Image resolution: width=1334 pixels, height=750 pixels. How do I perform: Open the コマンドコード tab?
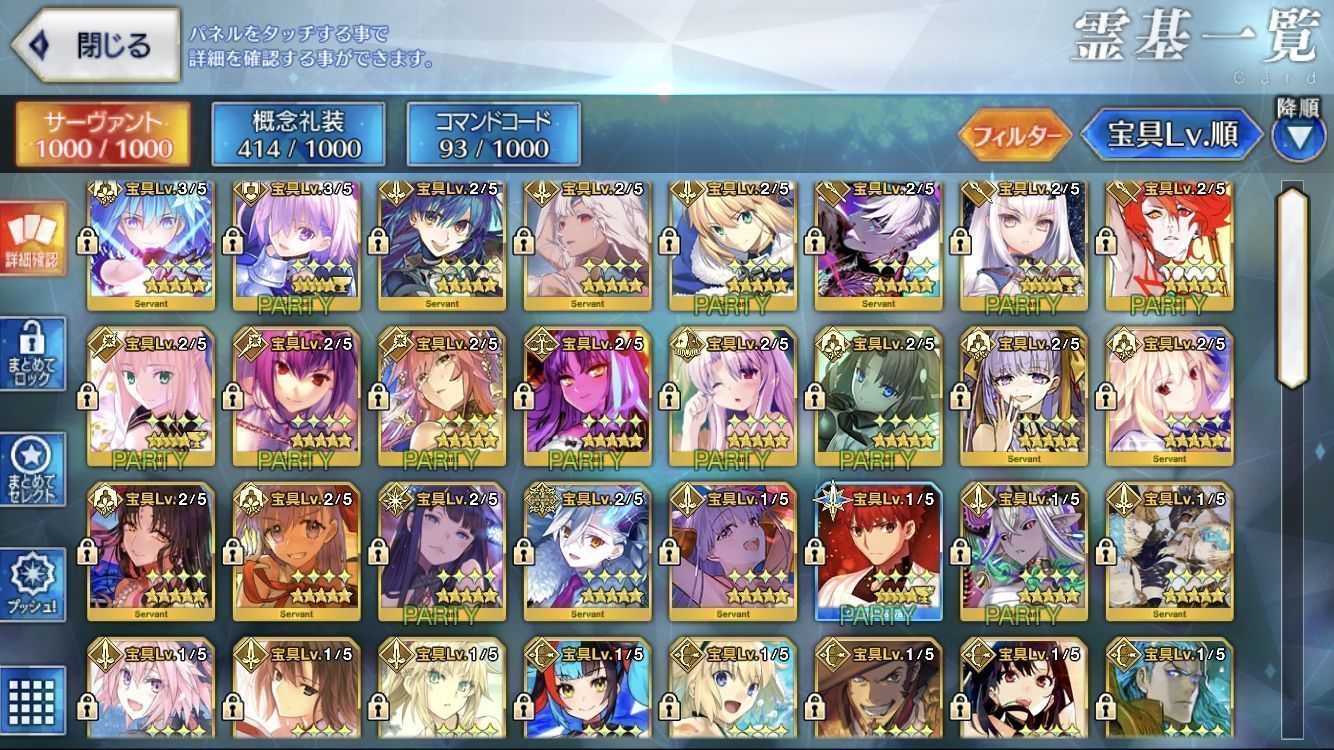493,134
